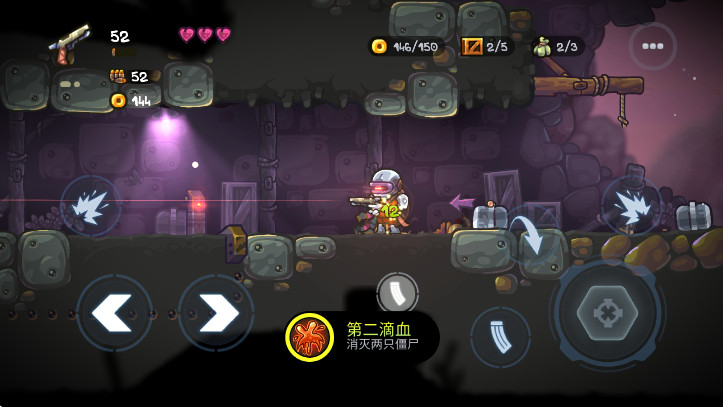This screenshot has width=723, height=407.
Task: Open the three-dots pause menu
Action: coord(653,46)
